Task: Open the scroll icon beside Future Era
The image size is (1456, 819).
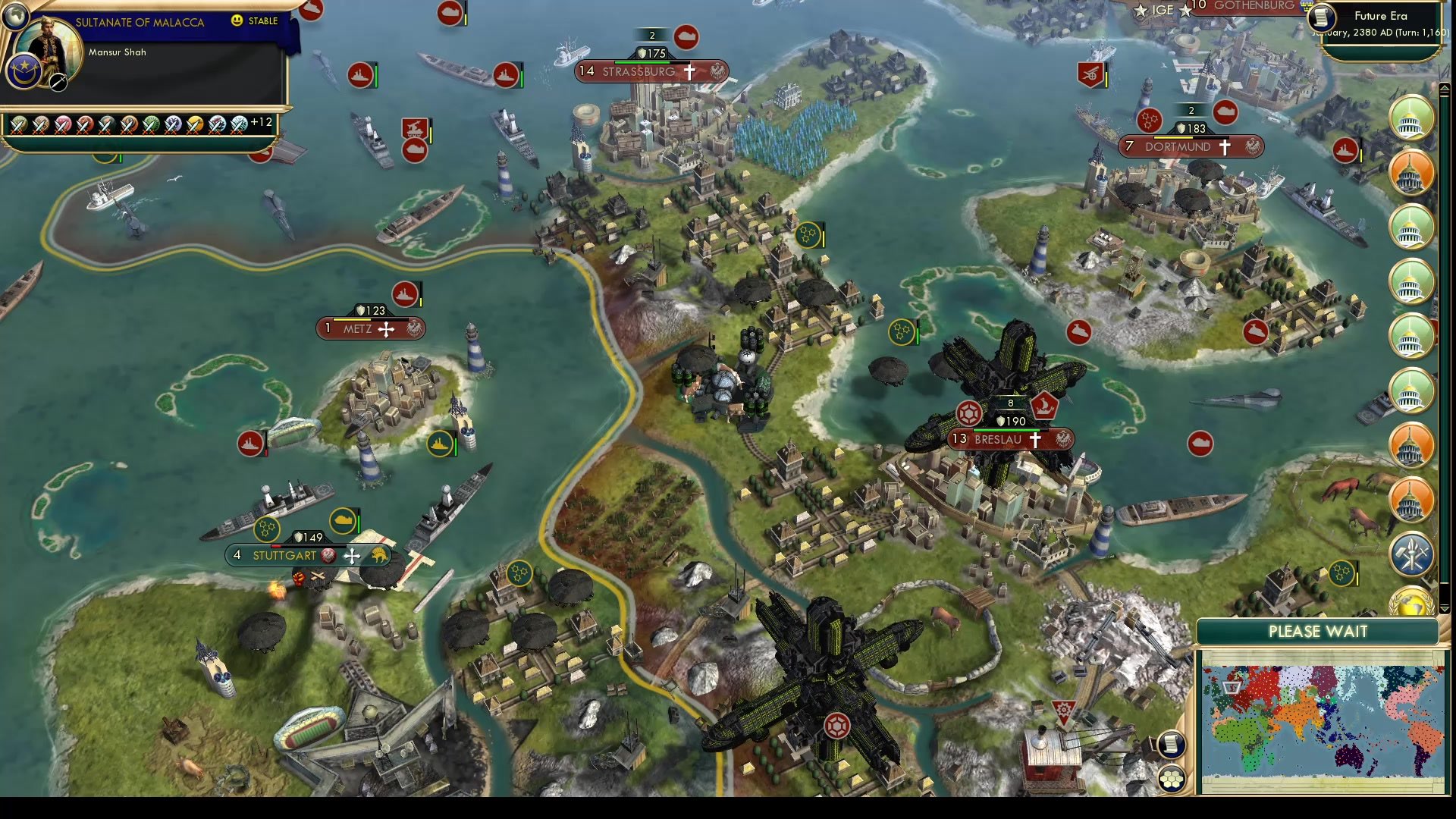Action: [1322, 17]
